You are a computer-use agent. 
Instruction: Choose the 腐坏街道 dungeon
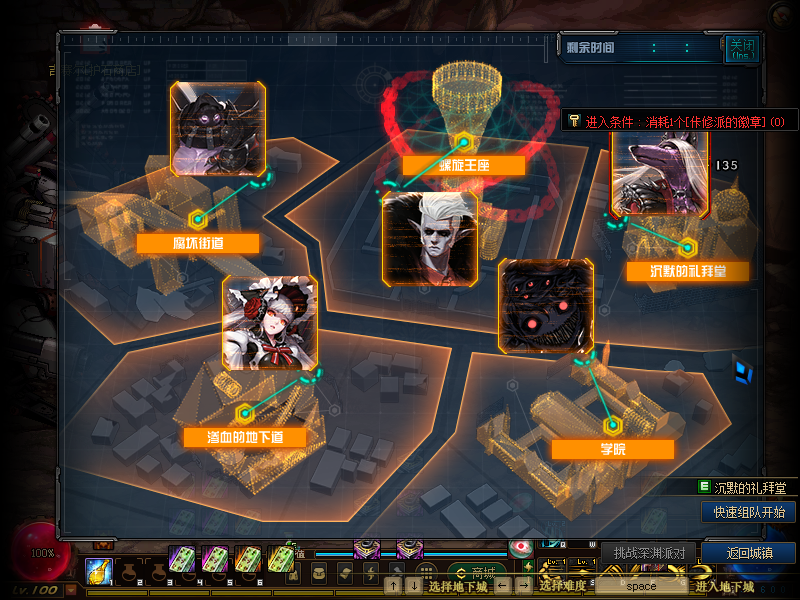[x=198, y=243]
